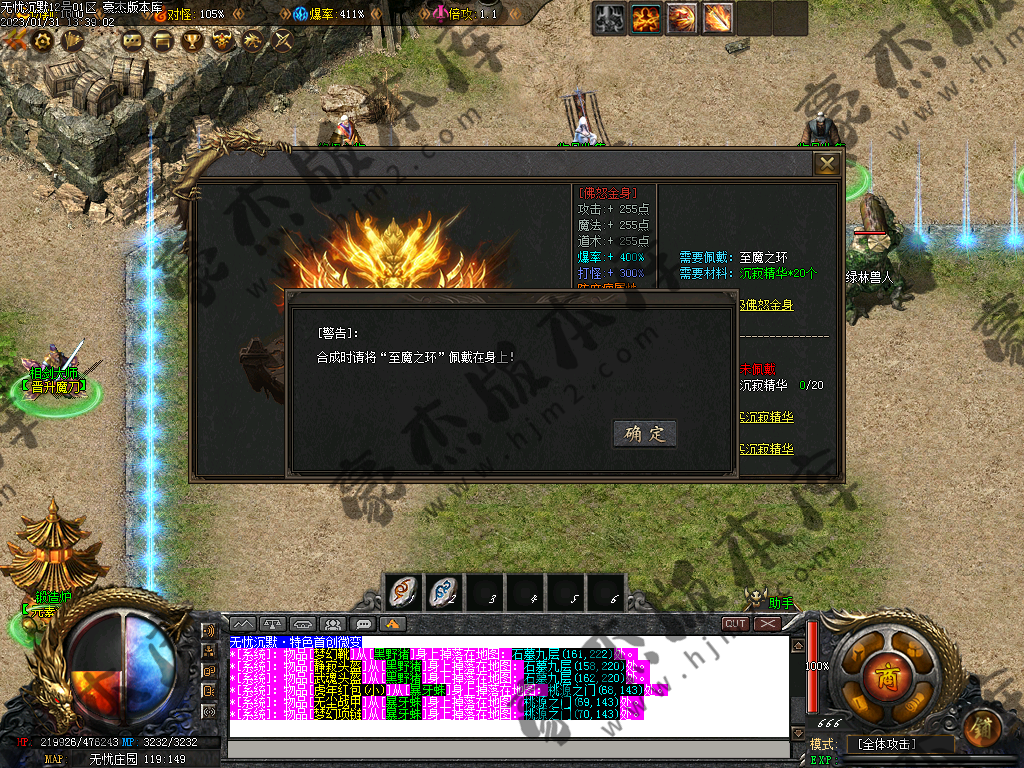Use the swirling fire slash skill

point(682,18)
